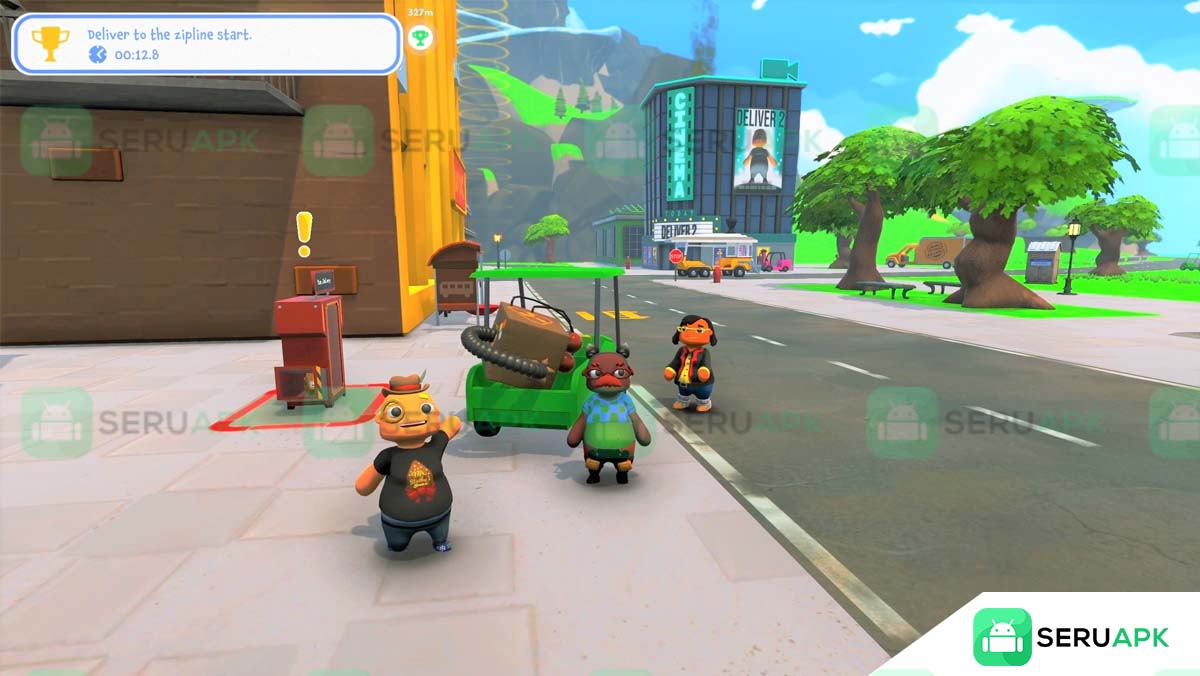The image size is (1200, 676).
Task: Click the delivery objective tracker panel
Action: [x=207, y=44]
